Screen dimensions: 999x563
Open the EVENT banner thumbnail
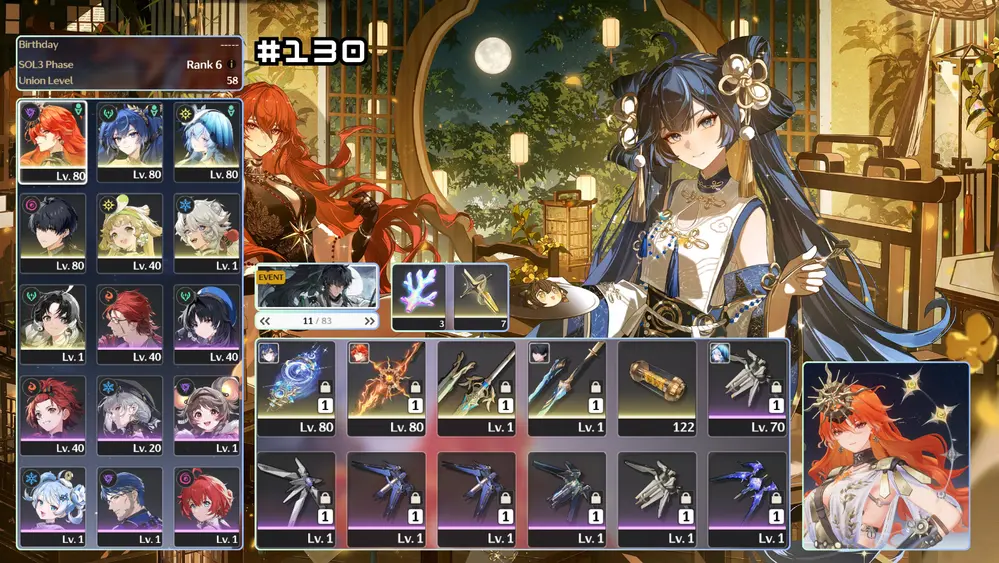point(317,287)
